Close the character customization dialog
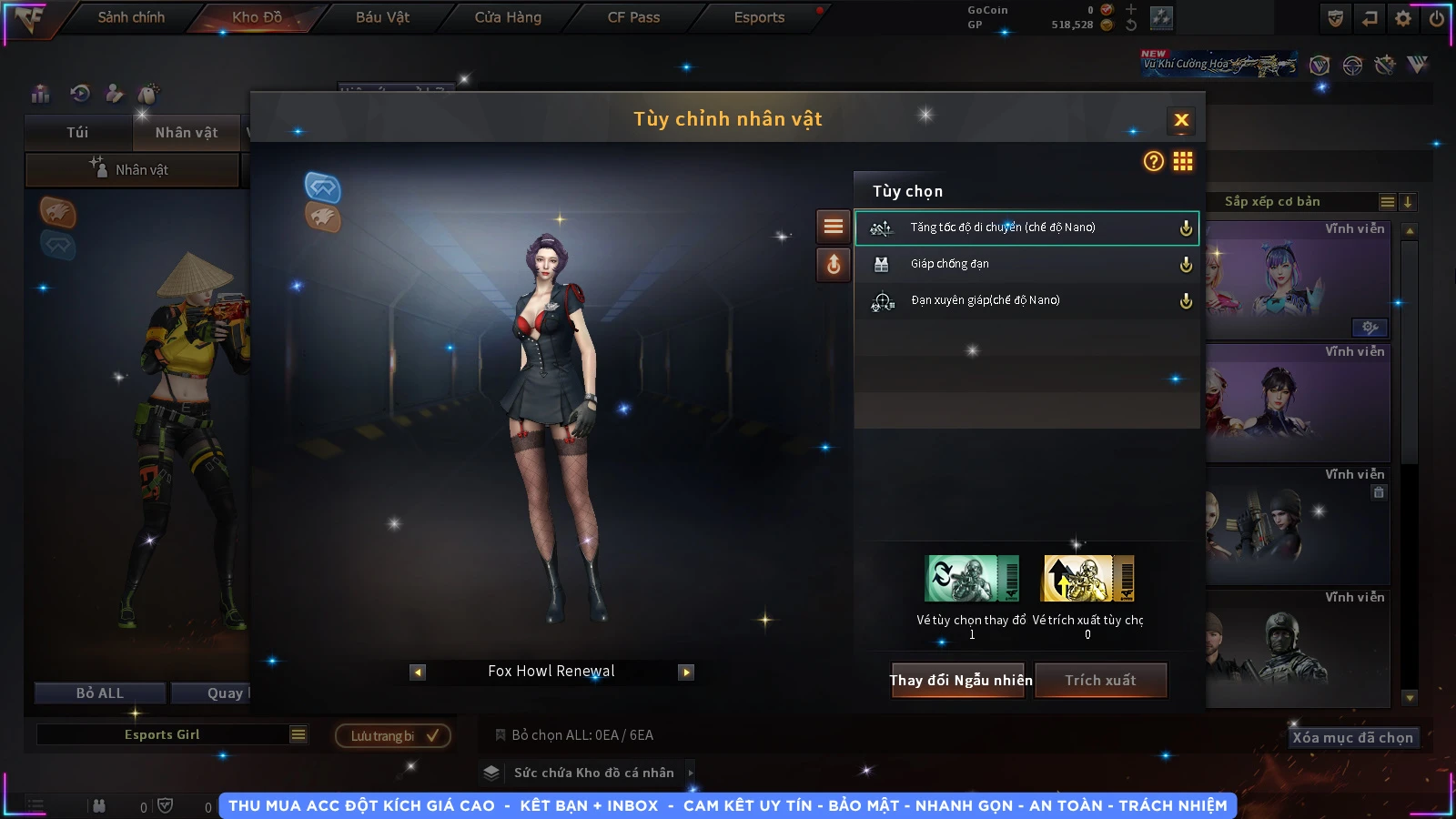This screenshot has width=1456, height=819. click(1181, 120)
